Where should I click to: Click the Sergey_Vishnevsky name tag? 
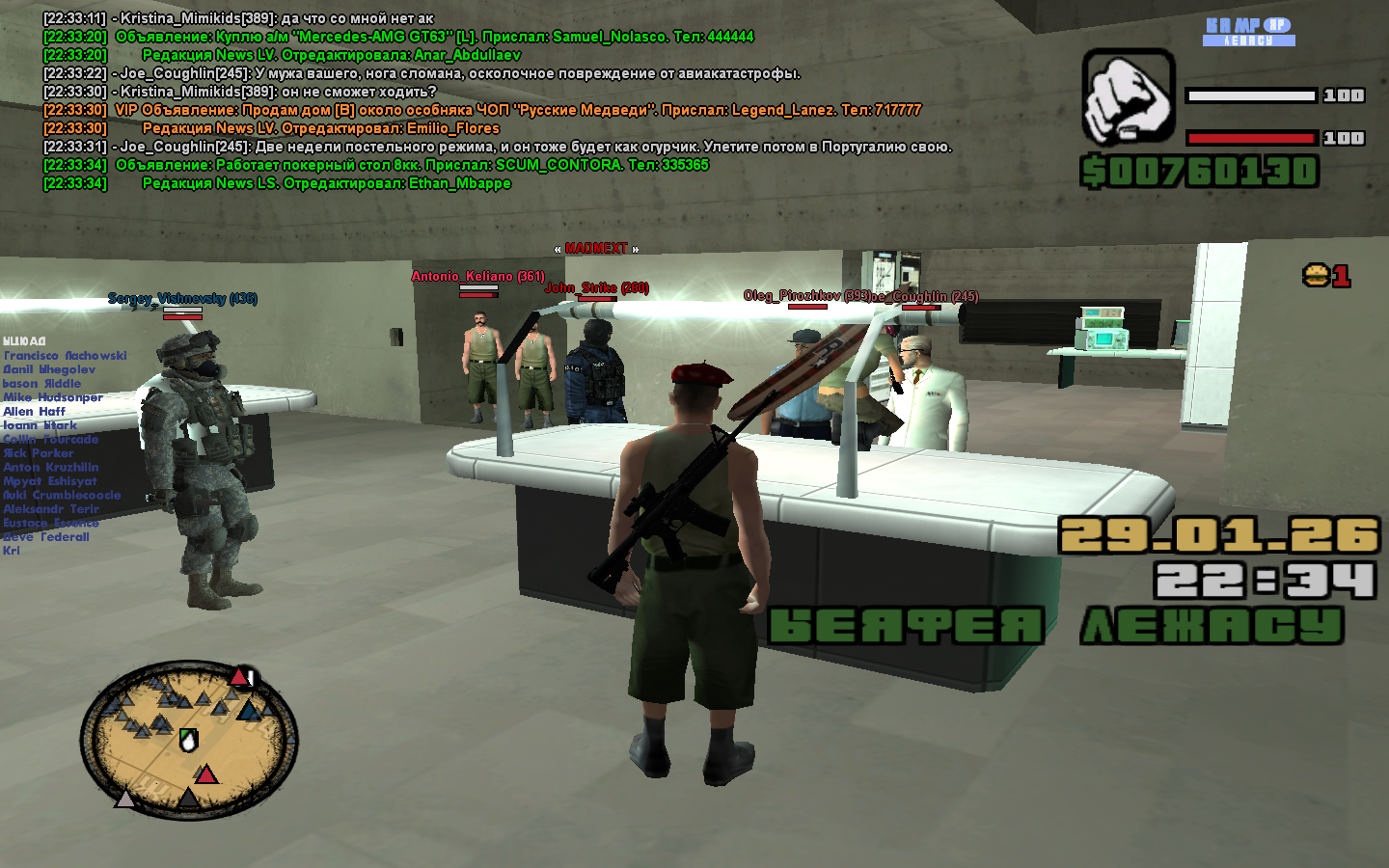tap(182, 299)
